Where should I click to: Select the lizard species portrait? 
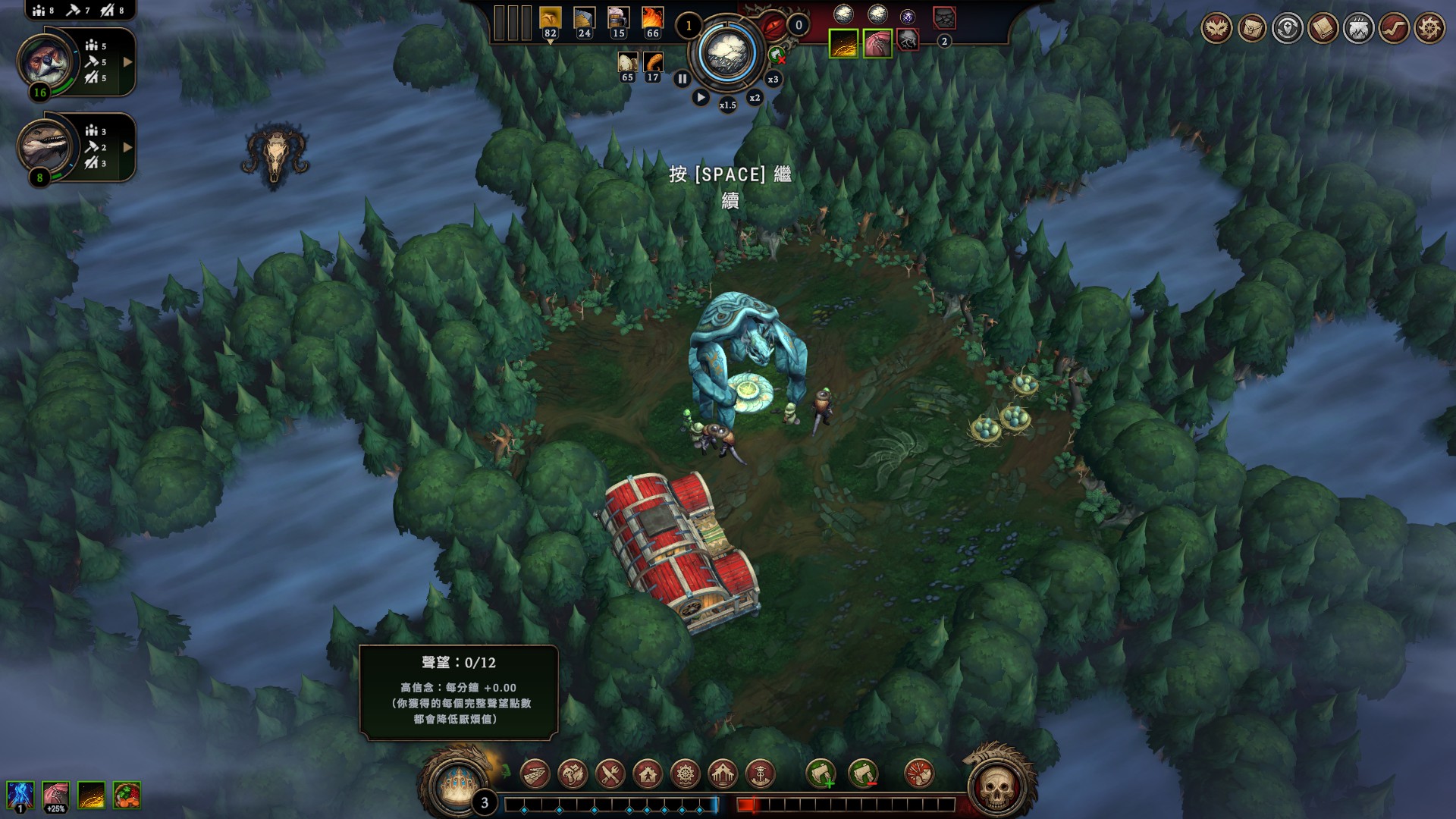[x=45, y=146]
